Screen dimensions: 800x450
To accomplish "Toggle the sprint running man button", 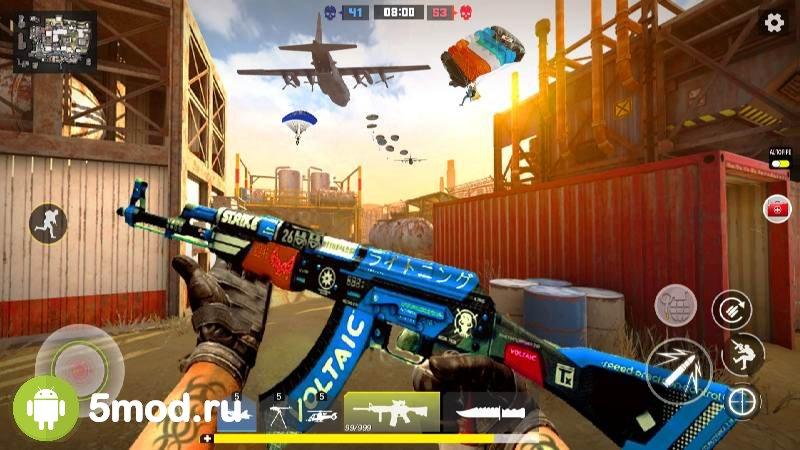I will click(48, 222).
